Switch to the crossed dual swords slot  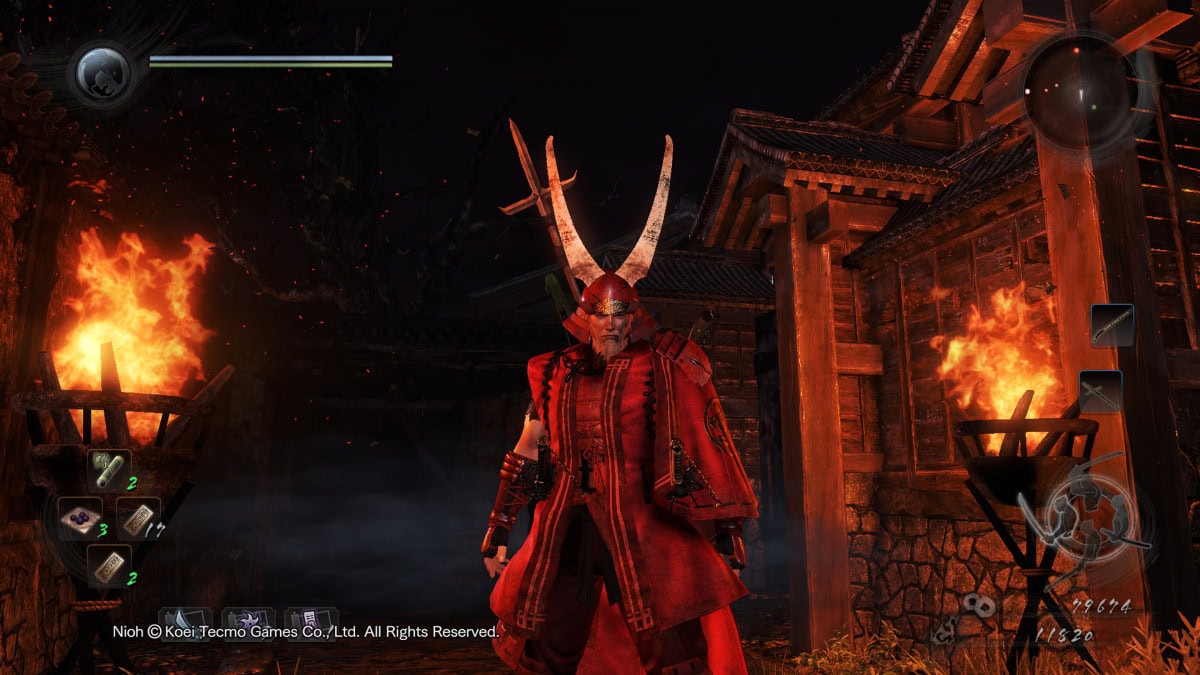pos(1100,391)
